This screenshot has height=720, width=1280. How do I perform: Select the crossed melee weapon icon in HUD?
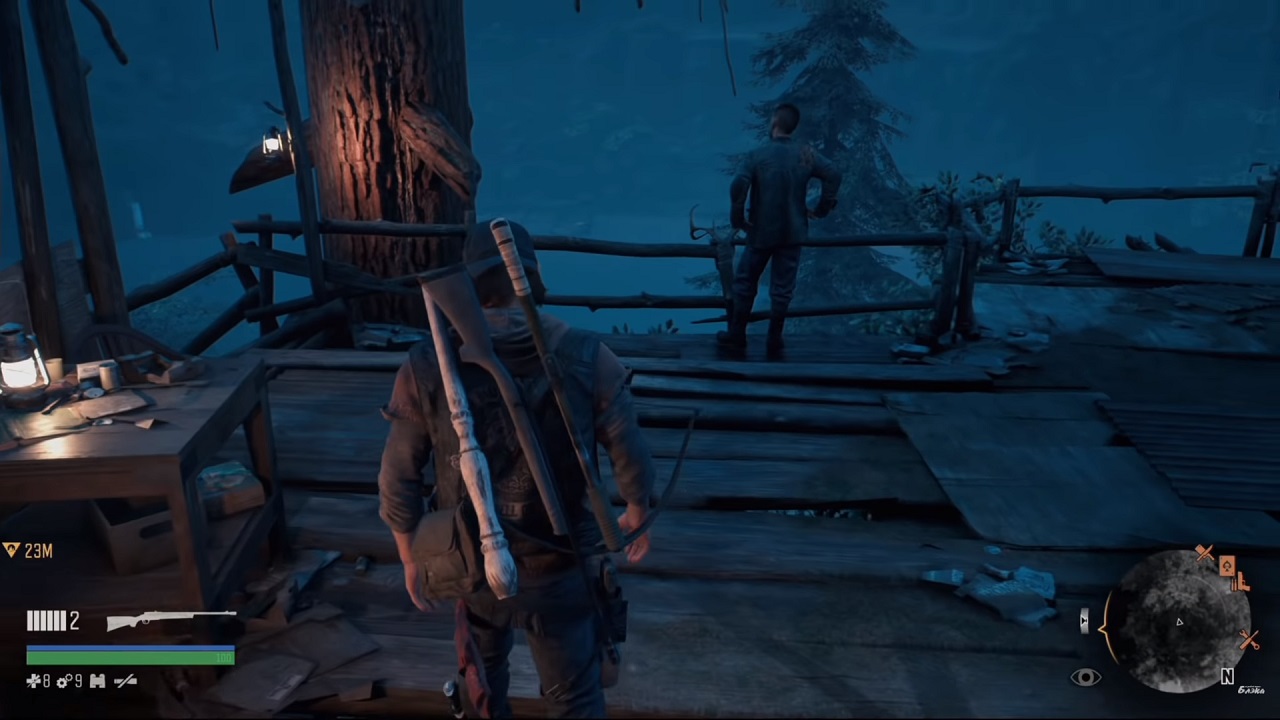tap(125, 681)
